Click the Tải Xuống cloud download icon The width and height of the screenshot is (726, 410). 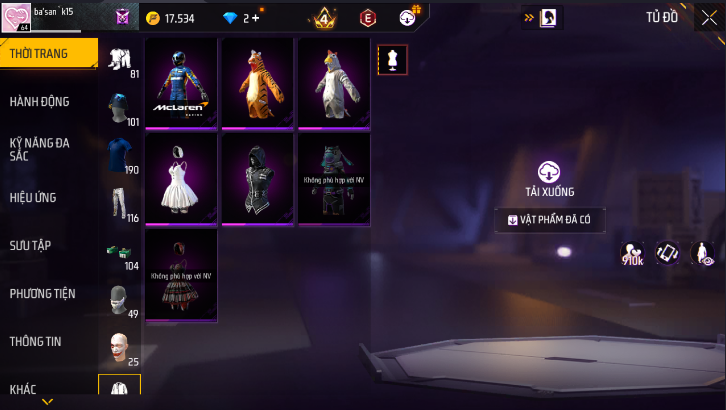[x=548, y=172]
